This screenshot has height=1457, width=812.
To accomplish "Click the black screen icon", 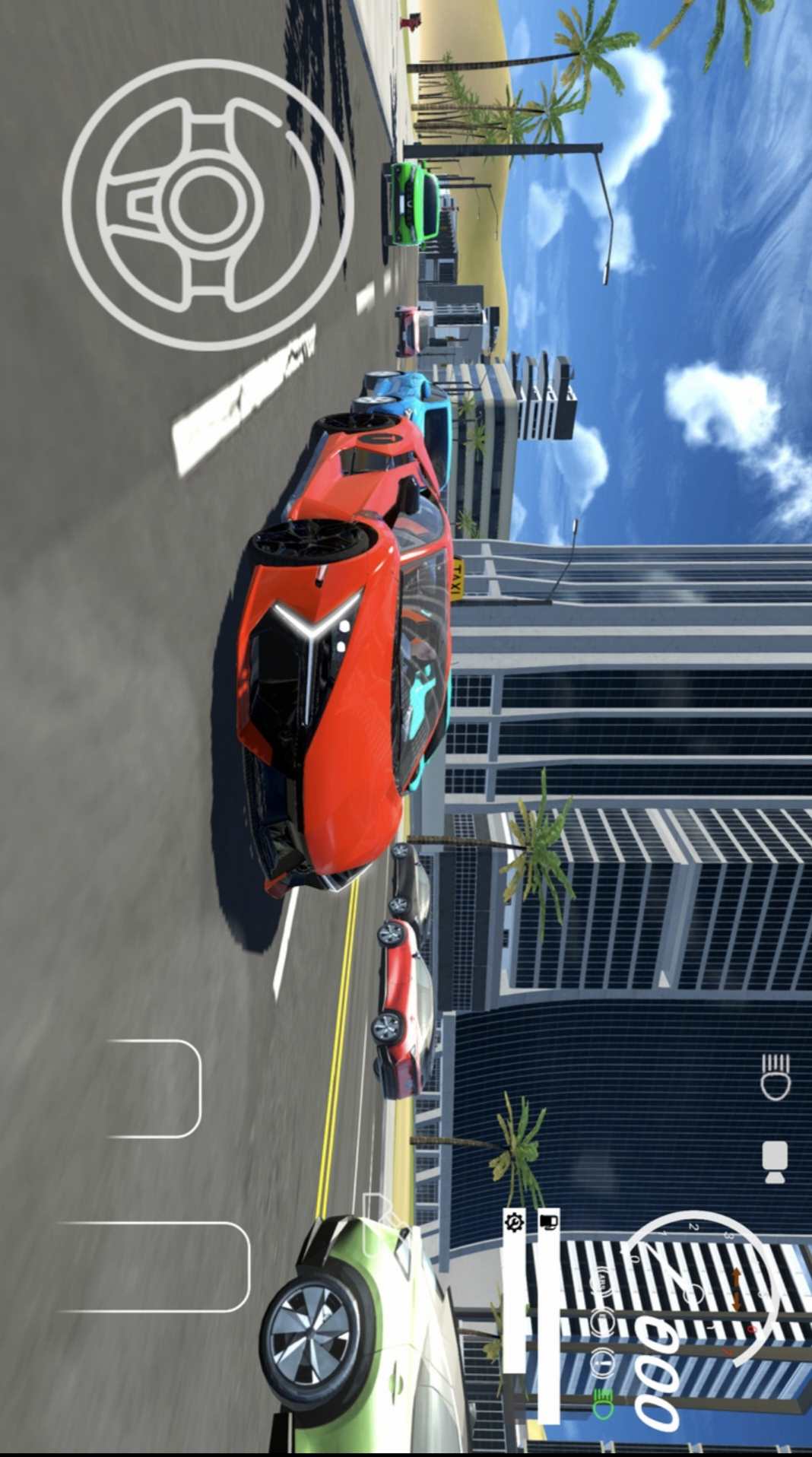I will [548, 1222].
